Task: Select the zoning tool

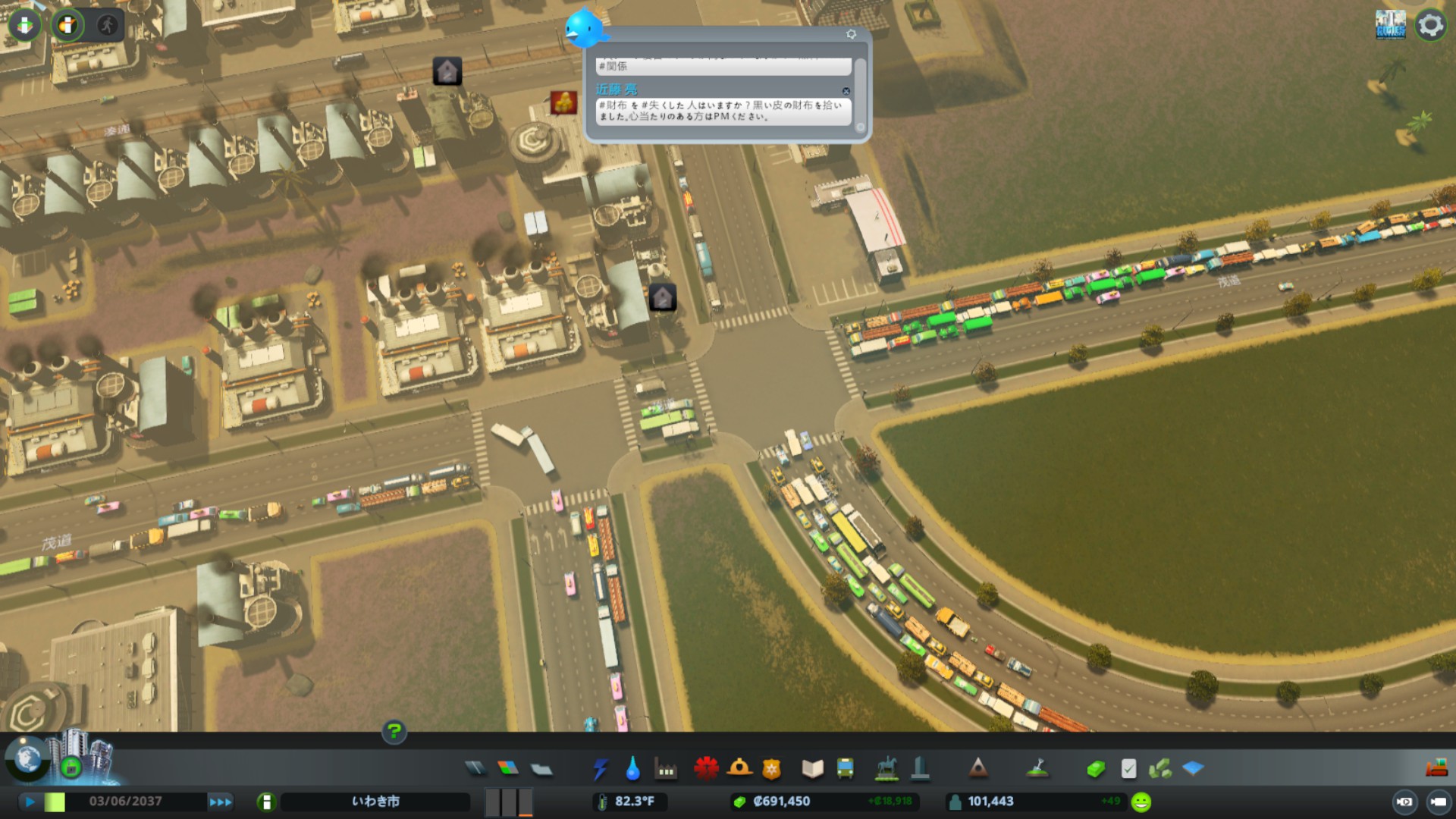Action: pos(508,769)
